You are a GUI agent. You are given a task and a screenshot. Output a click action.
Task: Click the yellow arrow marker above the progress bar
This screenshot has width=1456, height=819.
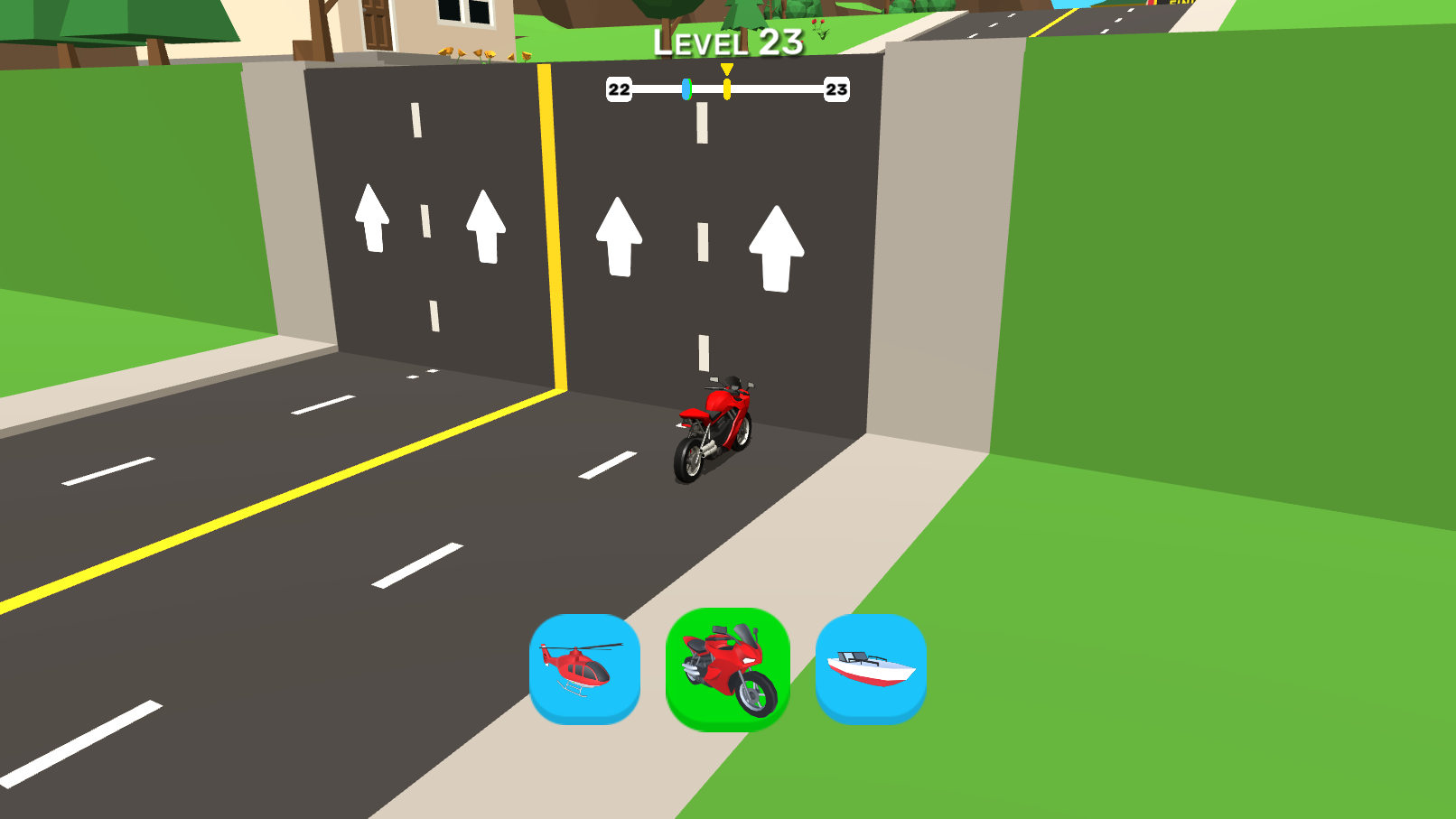coord(725,70)
